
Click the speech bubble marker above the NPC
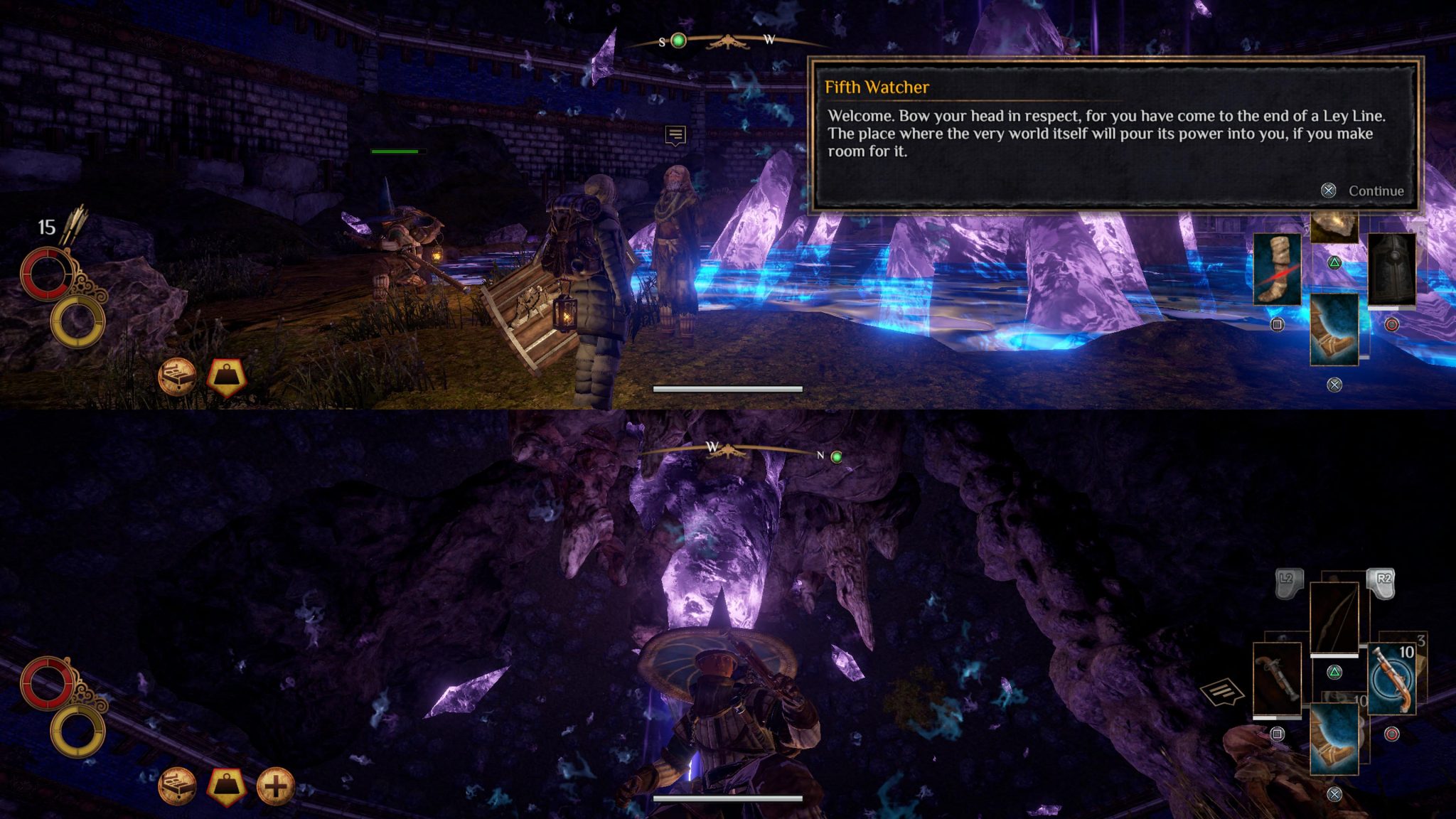tap(675, 134)
